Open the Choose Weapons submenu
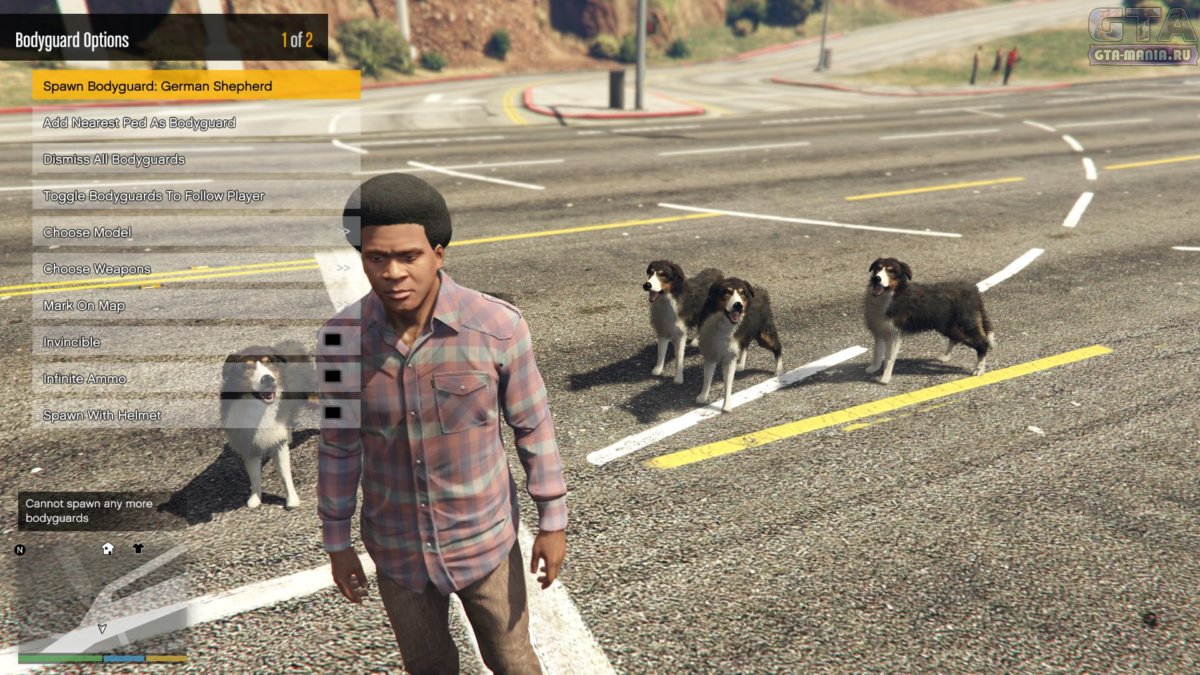The height and width of the screenshot is (675, 1200). [x=196, y=269]
